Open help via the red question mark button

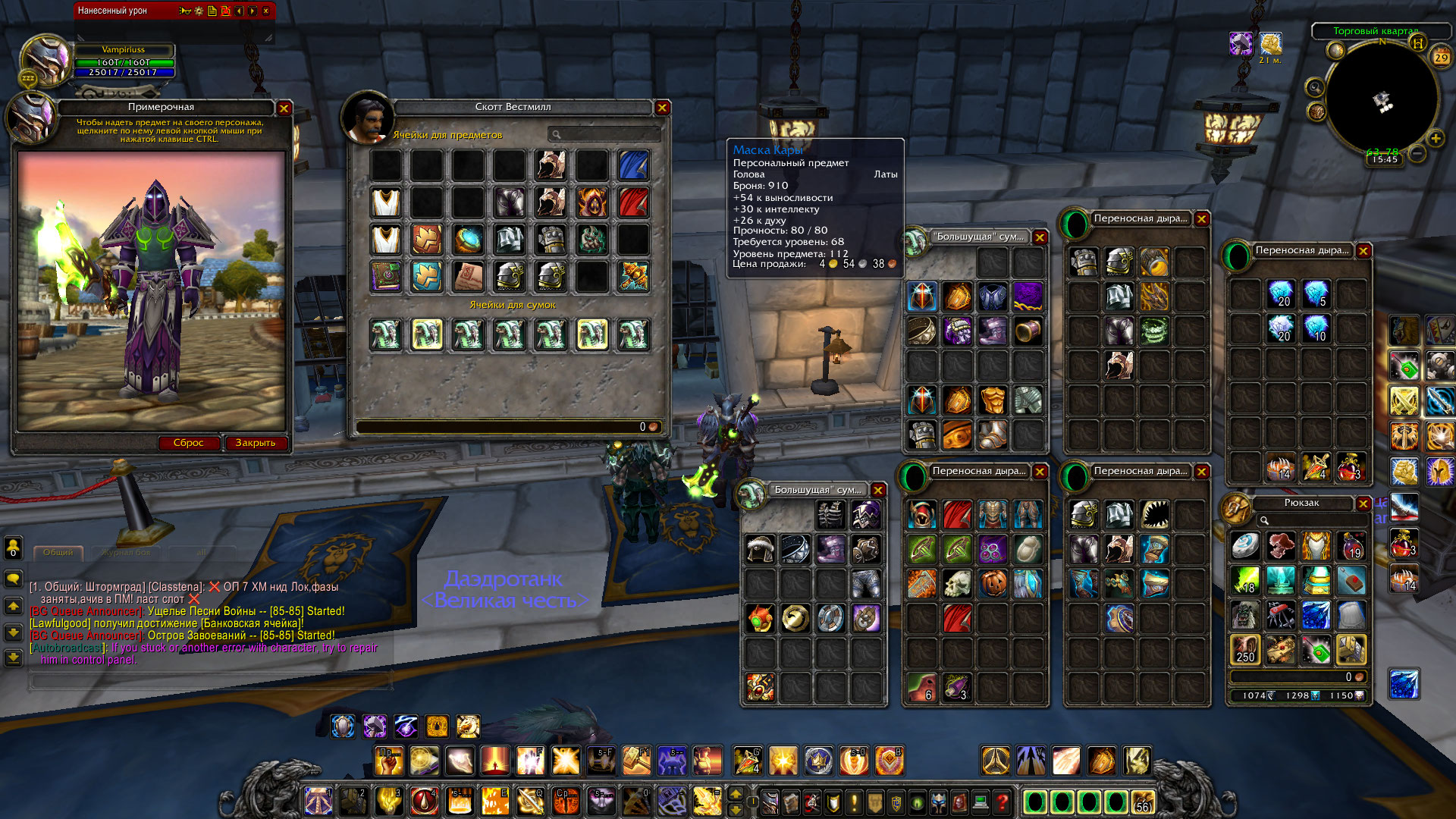(1003, 801)
